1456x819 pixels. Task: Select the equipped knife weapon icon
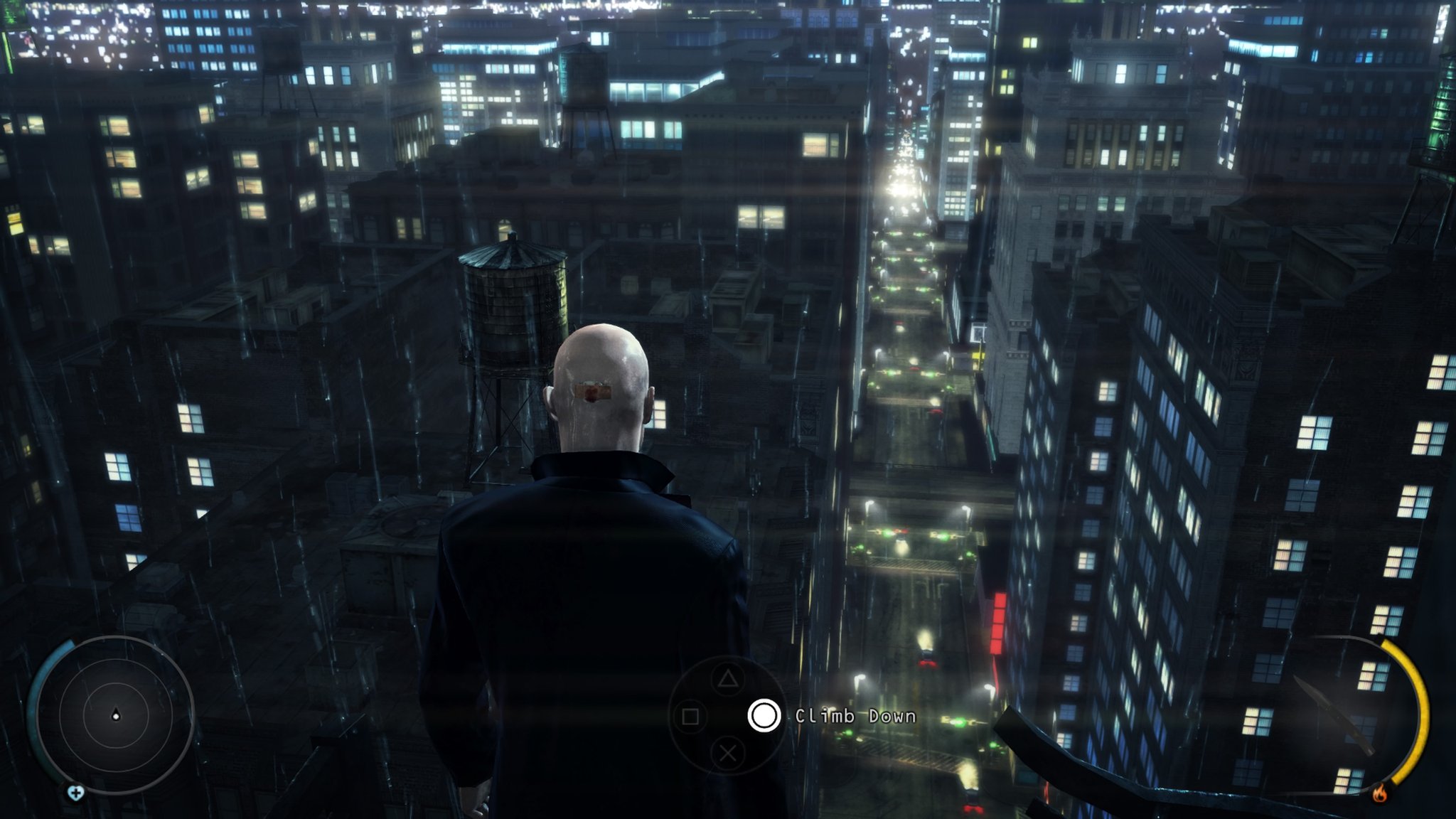point(1333,714)
